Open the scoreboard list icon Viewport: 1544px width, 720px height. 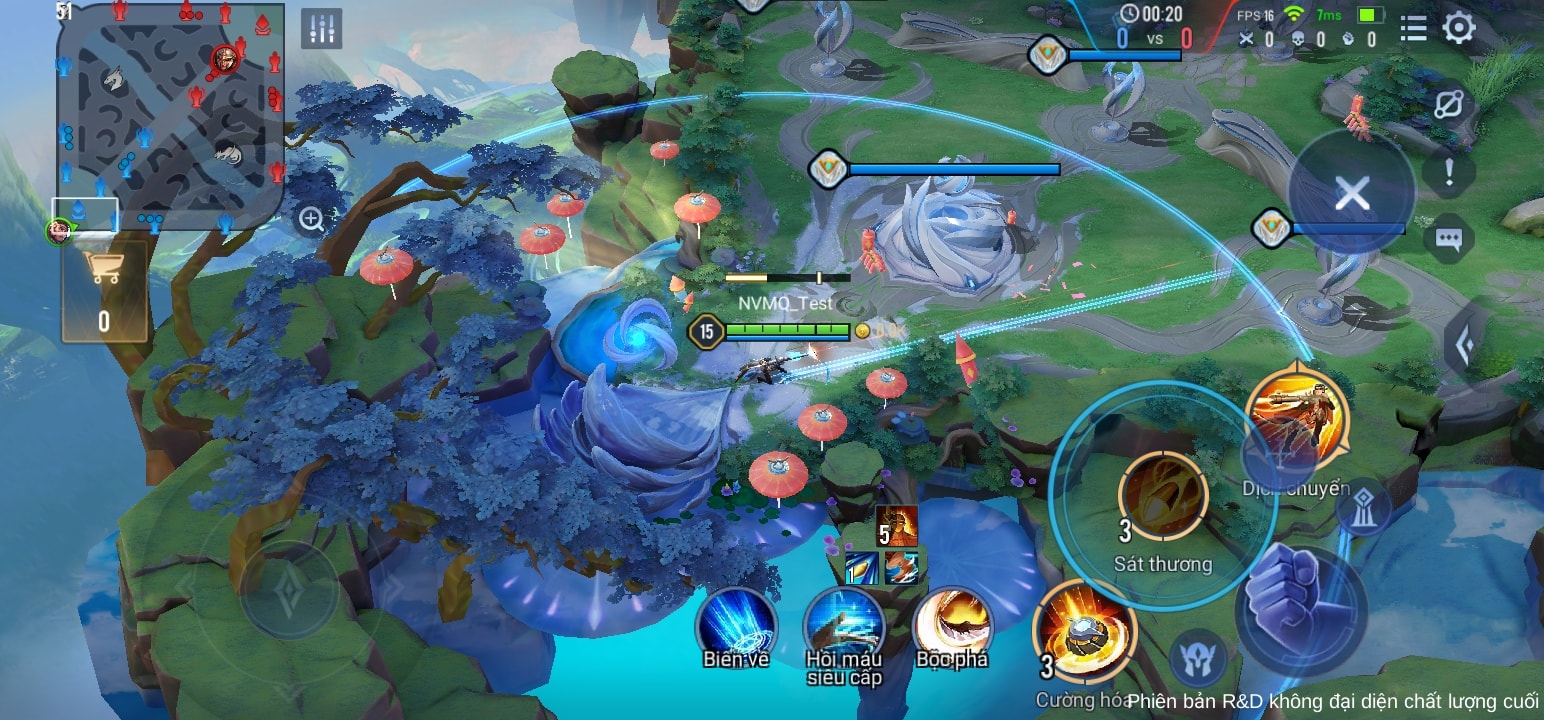pyautogui.click(x=1413, y=29)
